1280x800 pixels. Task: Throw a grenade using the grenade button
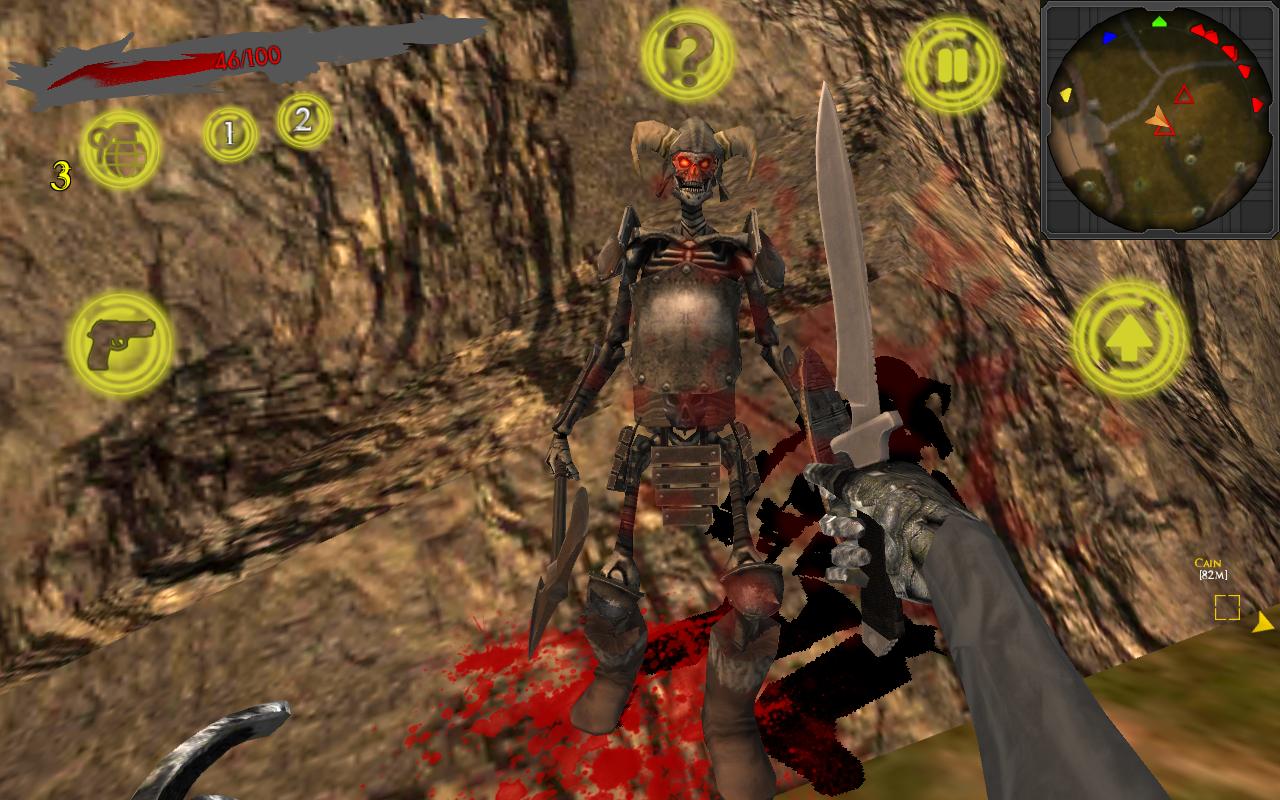[x=119, y=150]
